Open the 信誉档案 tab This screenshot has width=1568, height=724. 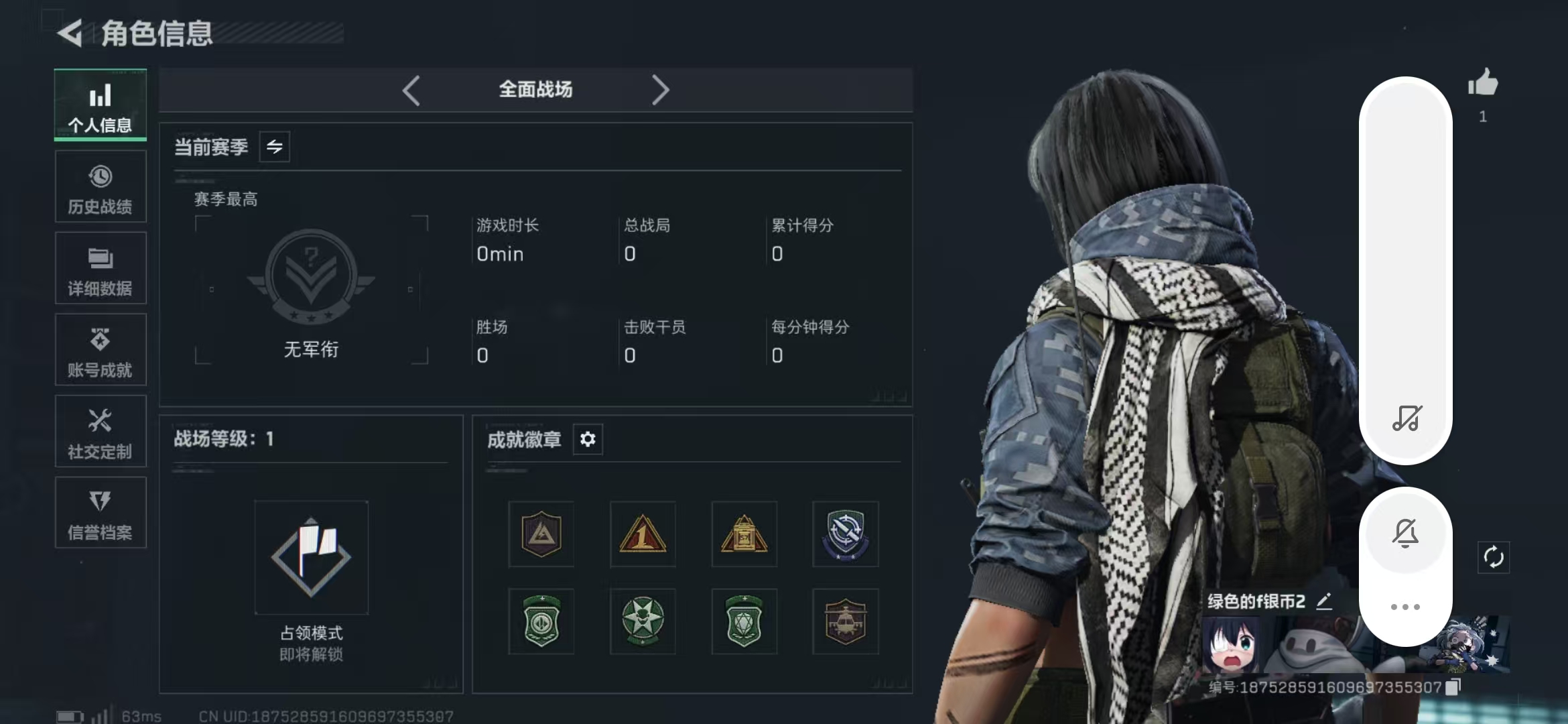pyautogui.click(x=101, y=513)
